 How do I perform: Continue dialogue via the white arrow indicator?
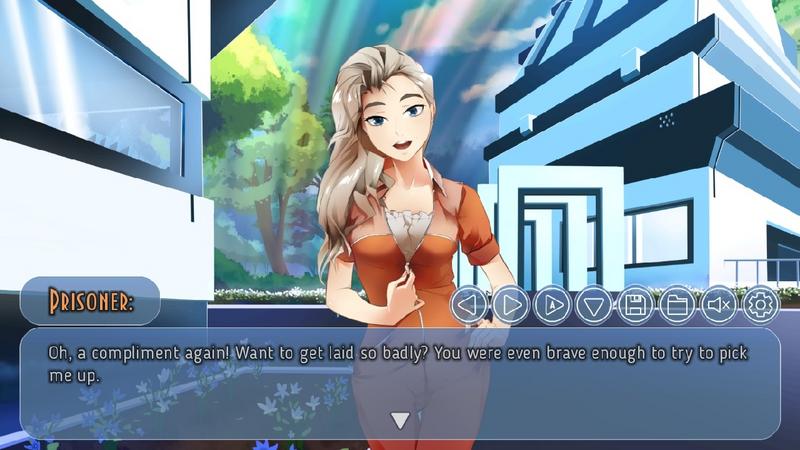pyautogui.click(x=400, y=420)
